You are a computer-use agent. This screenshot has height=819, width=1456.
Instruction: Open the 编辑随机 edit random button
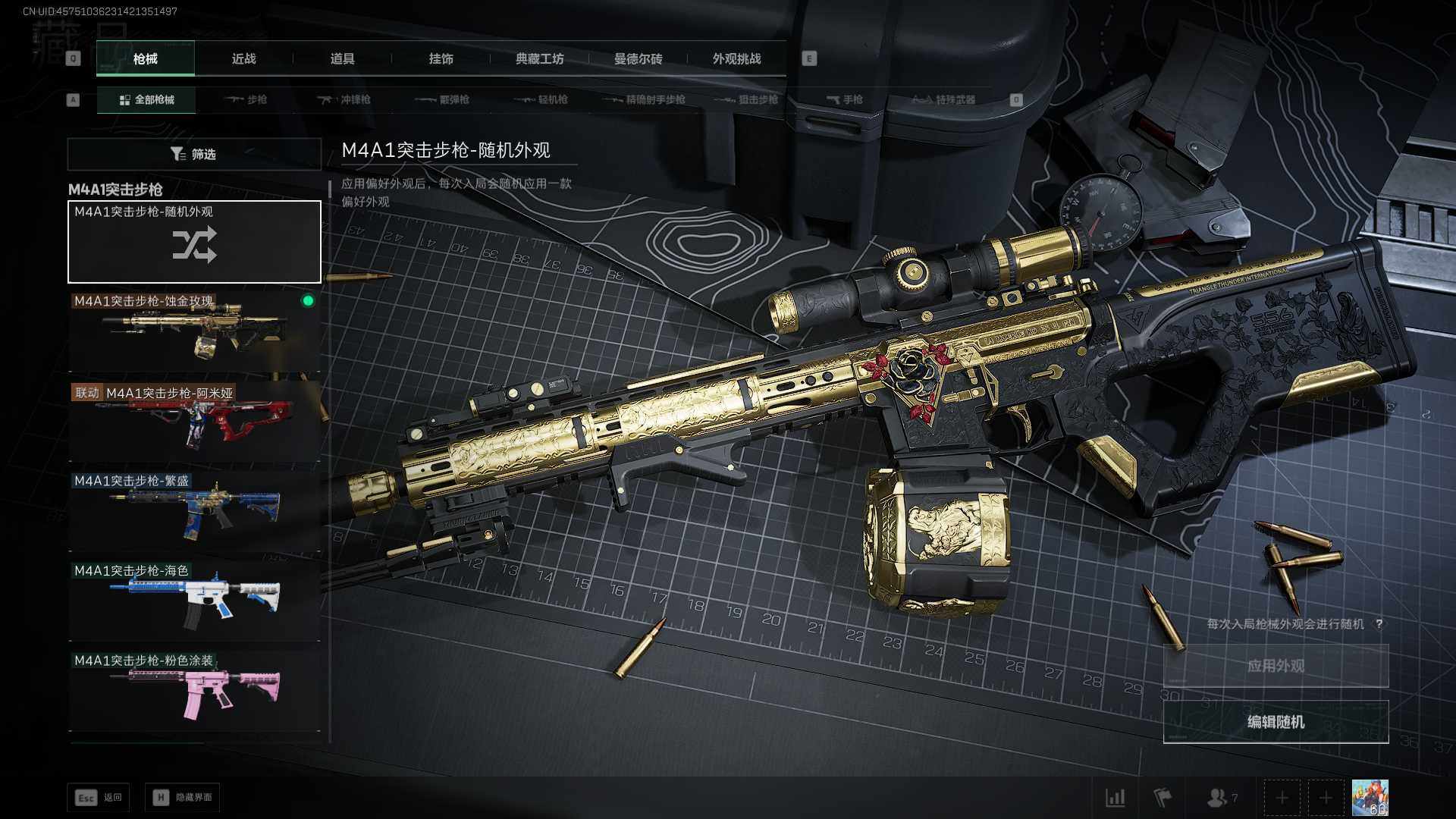tap(1276, 721)
